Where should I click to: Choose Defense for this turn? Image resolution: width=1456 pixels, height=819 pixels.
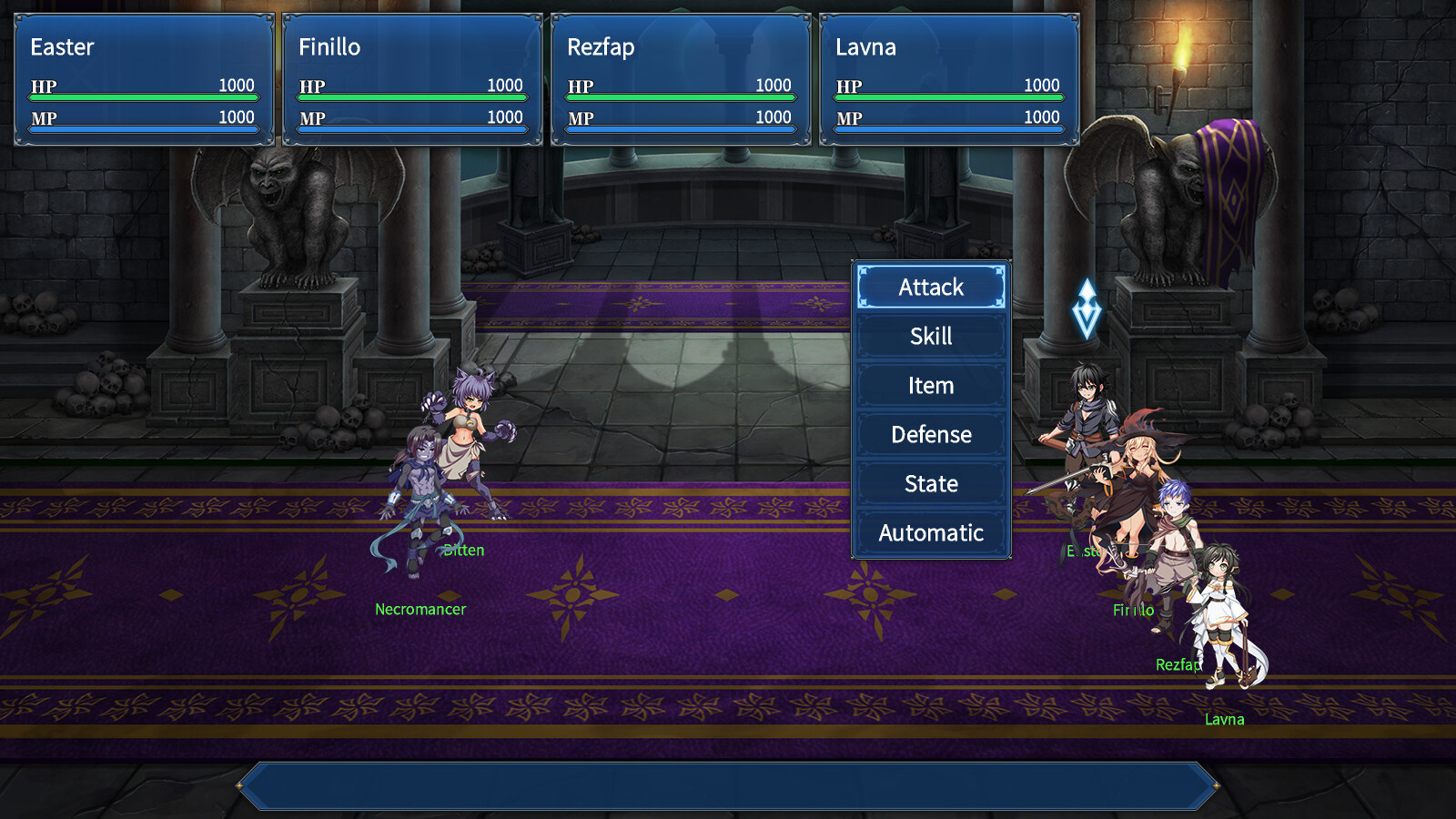click(930, 434)
